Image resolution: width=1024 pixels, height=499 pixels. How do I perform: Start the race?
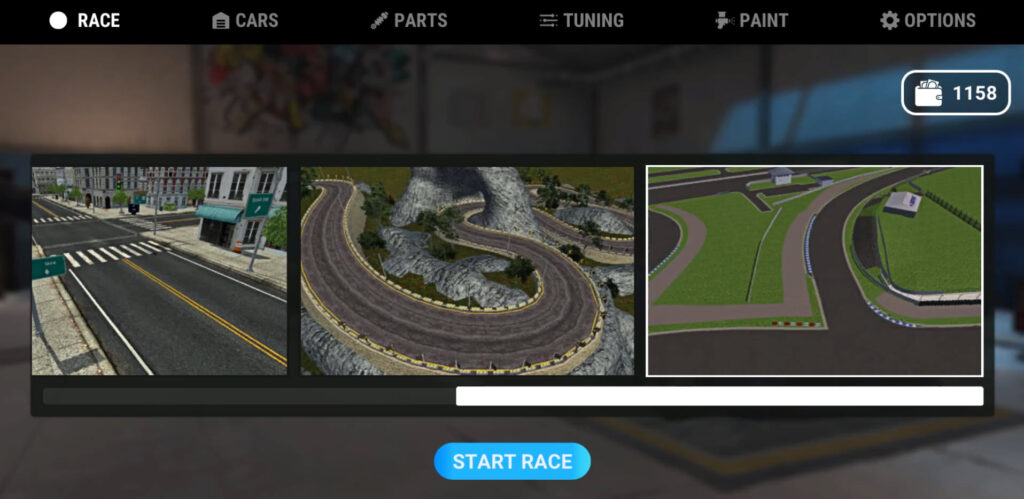pos(512,461)
